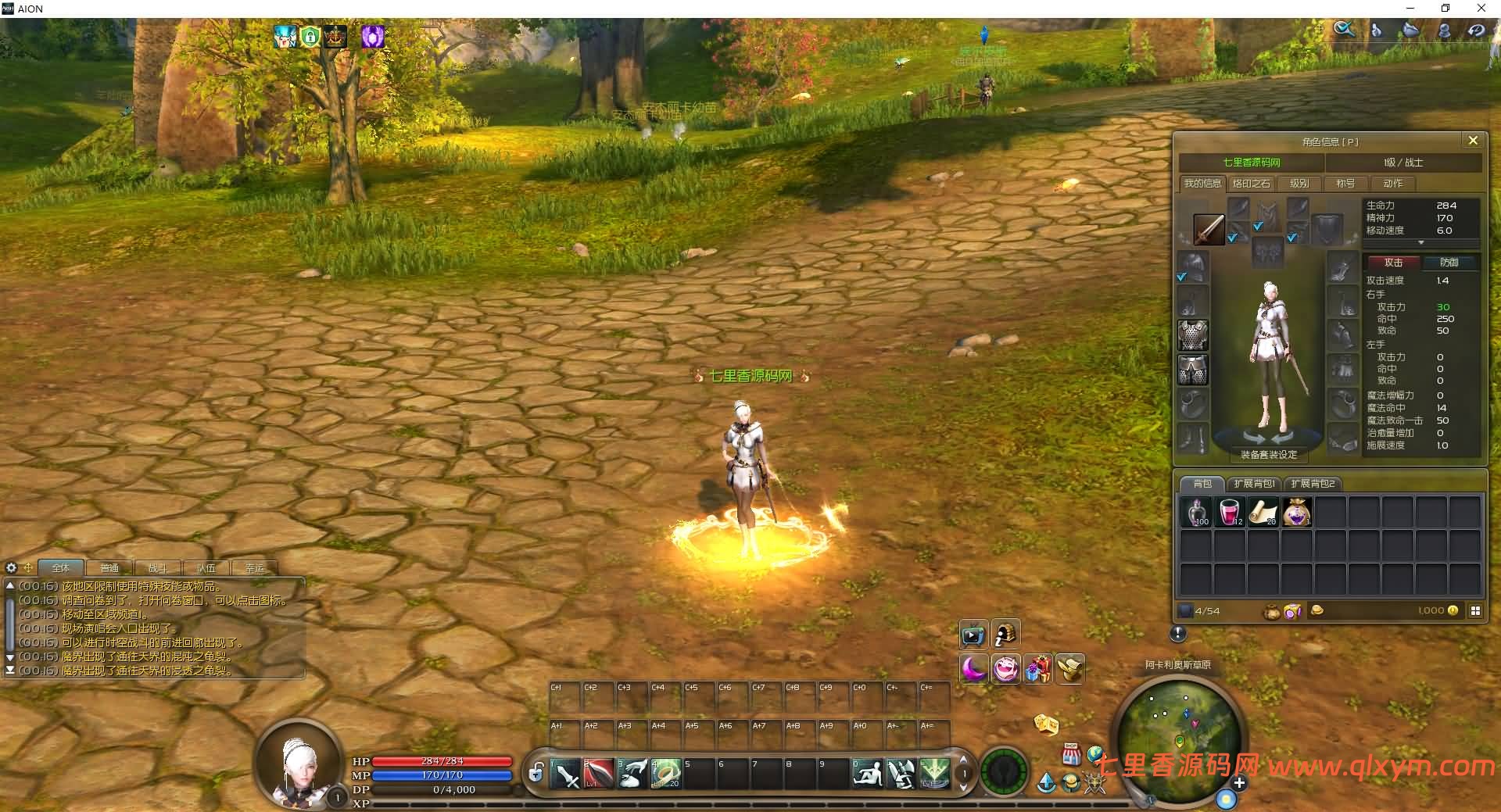Viewport: 1501px width, 812px height.
Task: Select the purple pouch item in the bag
Action: 1297,513
